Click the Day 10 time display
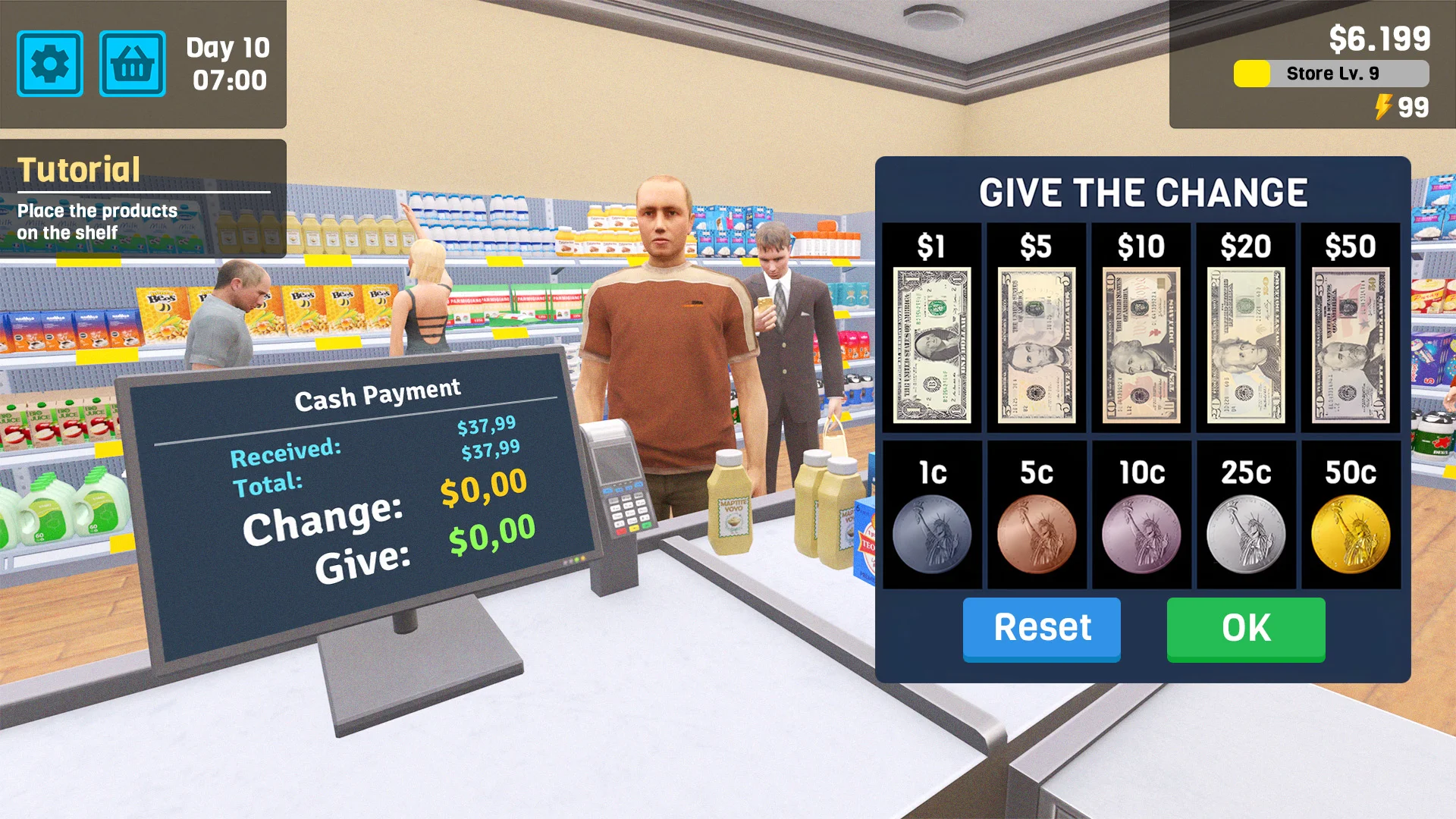The width and height of the screenshot is (1456, 819). tap(225, 64)
